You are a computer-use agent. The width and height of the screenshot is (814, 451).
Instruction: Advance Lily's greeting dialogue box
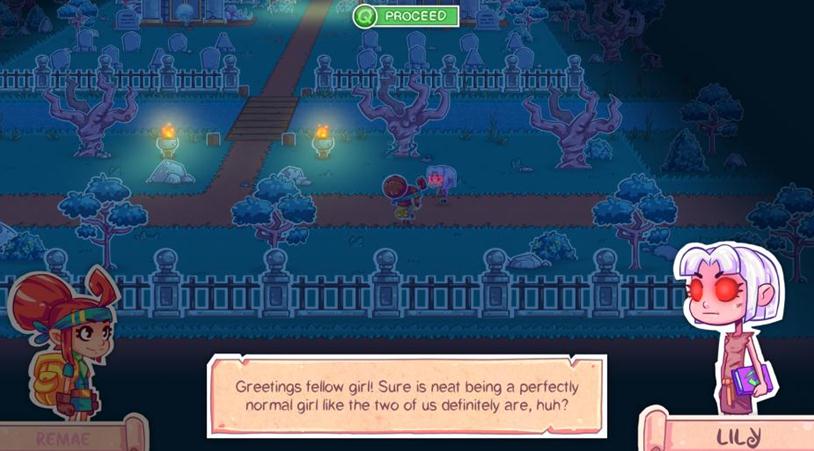click(x=406, y=395)
